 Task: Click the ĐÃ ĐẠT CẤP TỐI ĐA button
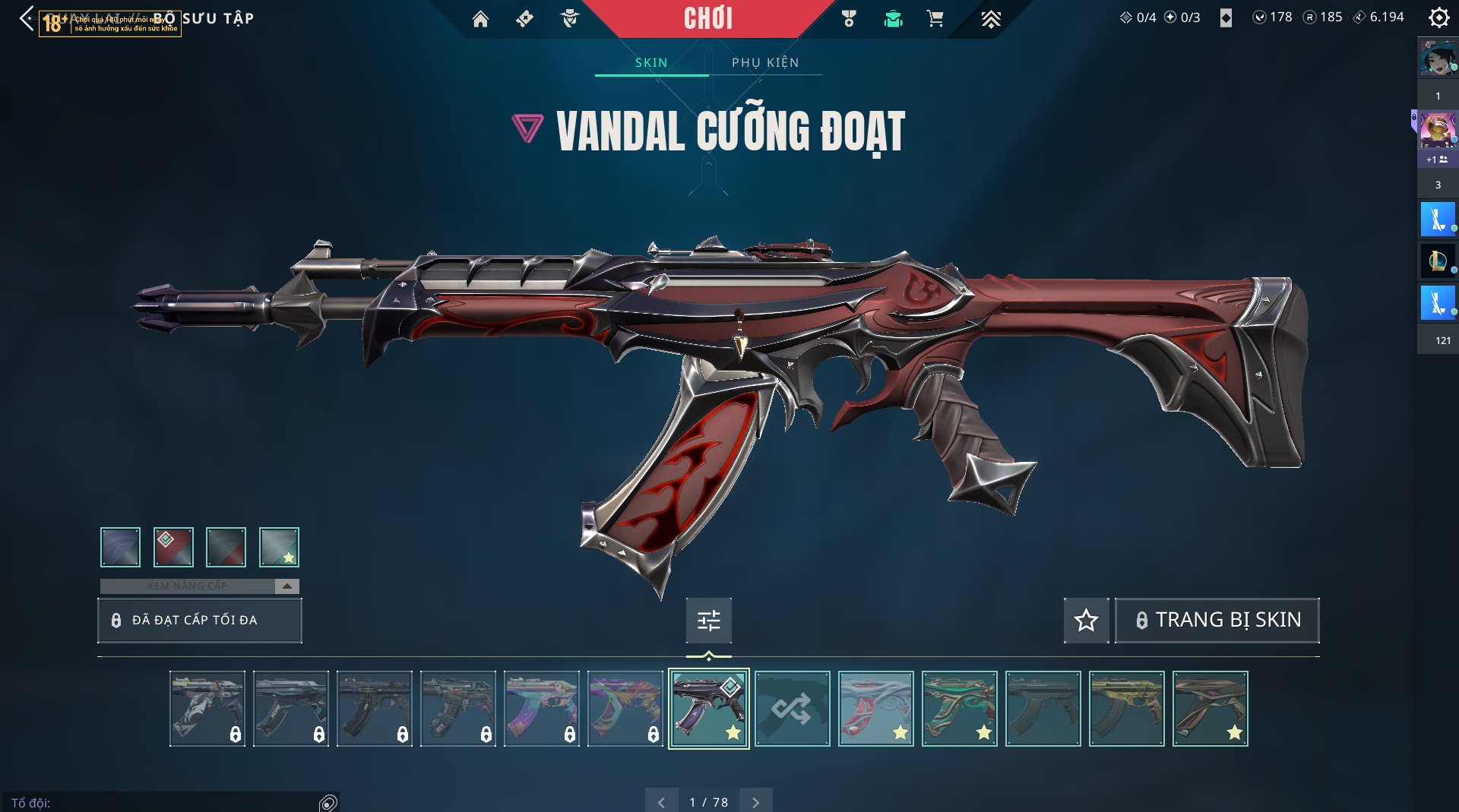pyautogui.click(x=200, y=620)
